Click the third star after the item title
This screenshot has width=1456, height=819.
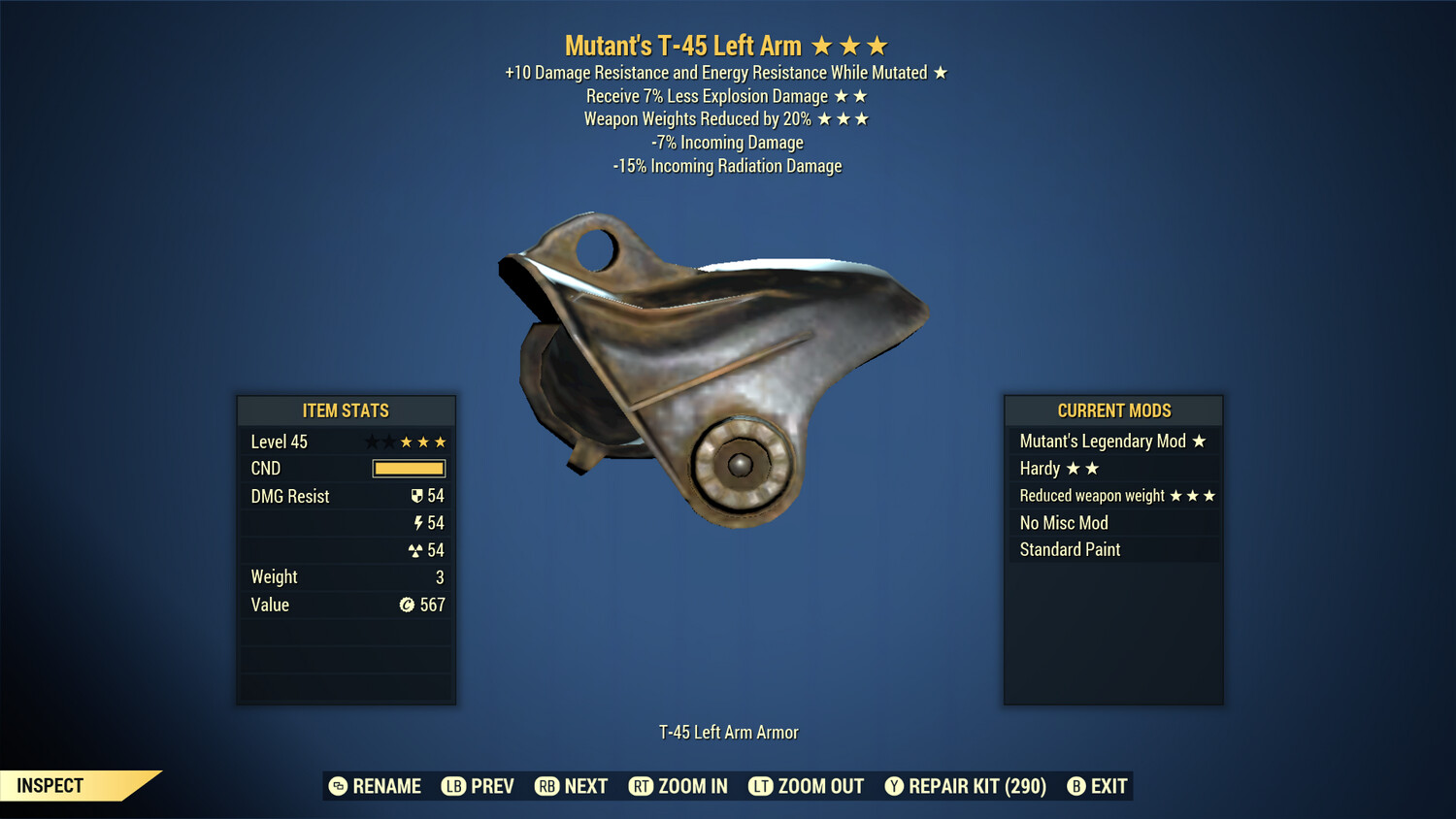[x=878, y=44]
